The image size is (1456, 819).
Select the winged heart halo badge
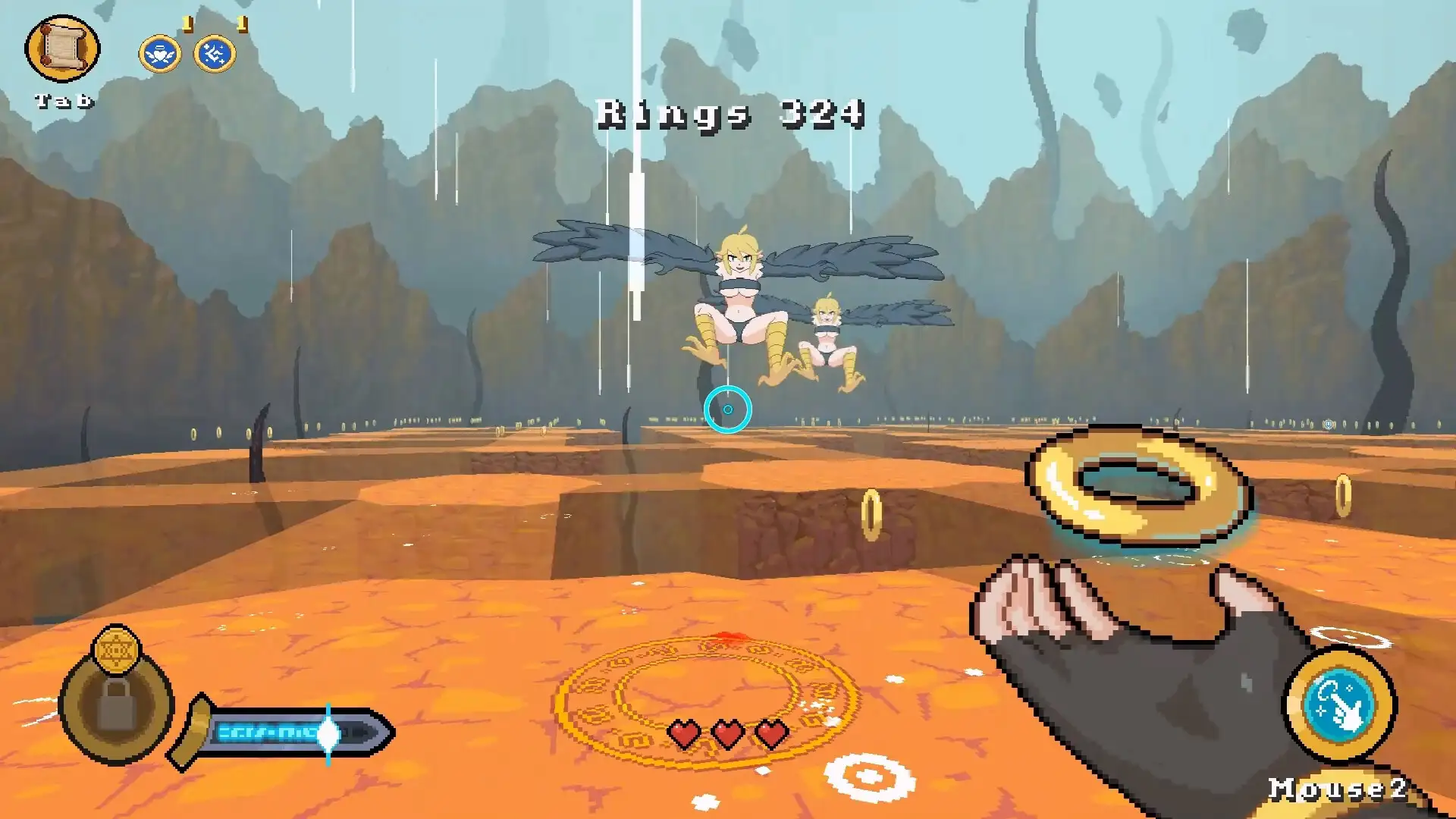[160, 55]
